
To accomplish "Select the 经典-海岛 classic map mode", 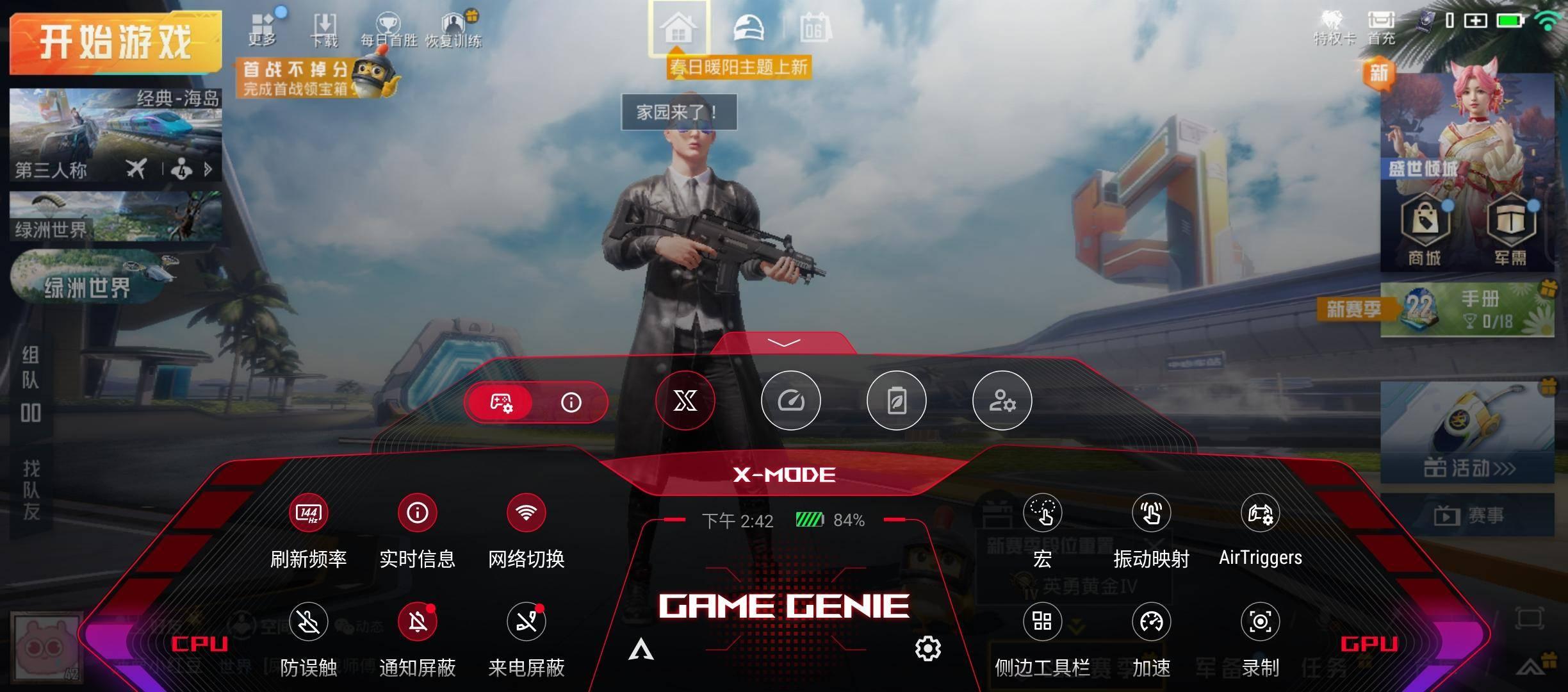I will (x=115, y=135).
